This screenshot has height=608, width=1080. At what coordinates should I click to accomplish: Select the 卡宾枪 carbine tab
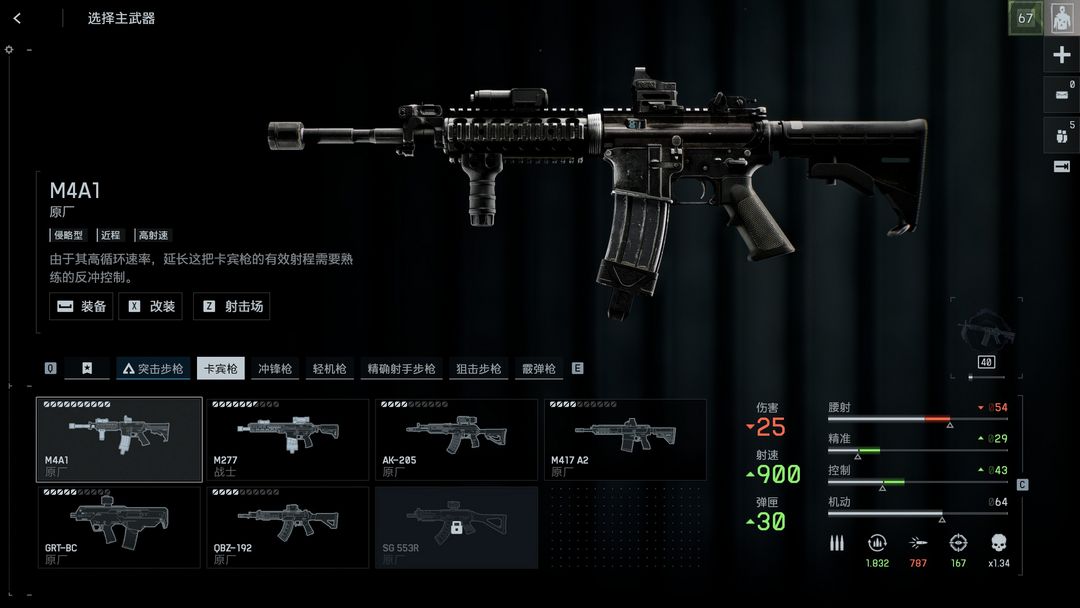click(x=221, y=369)
